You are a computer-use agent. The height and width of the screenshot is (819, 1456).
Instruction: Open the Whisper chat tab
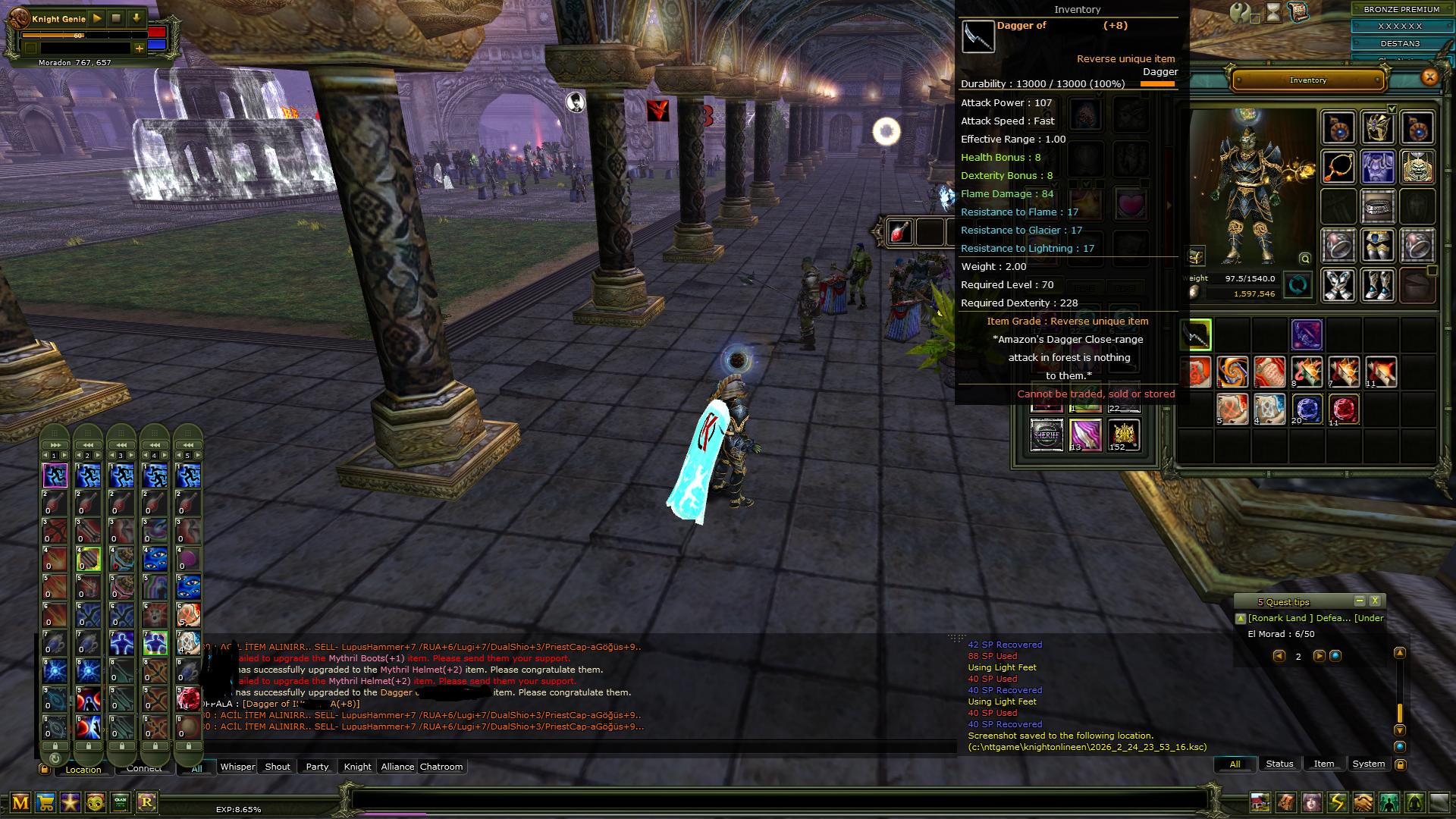coord(237,767)
